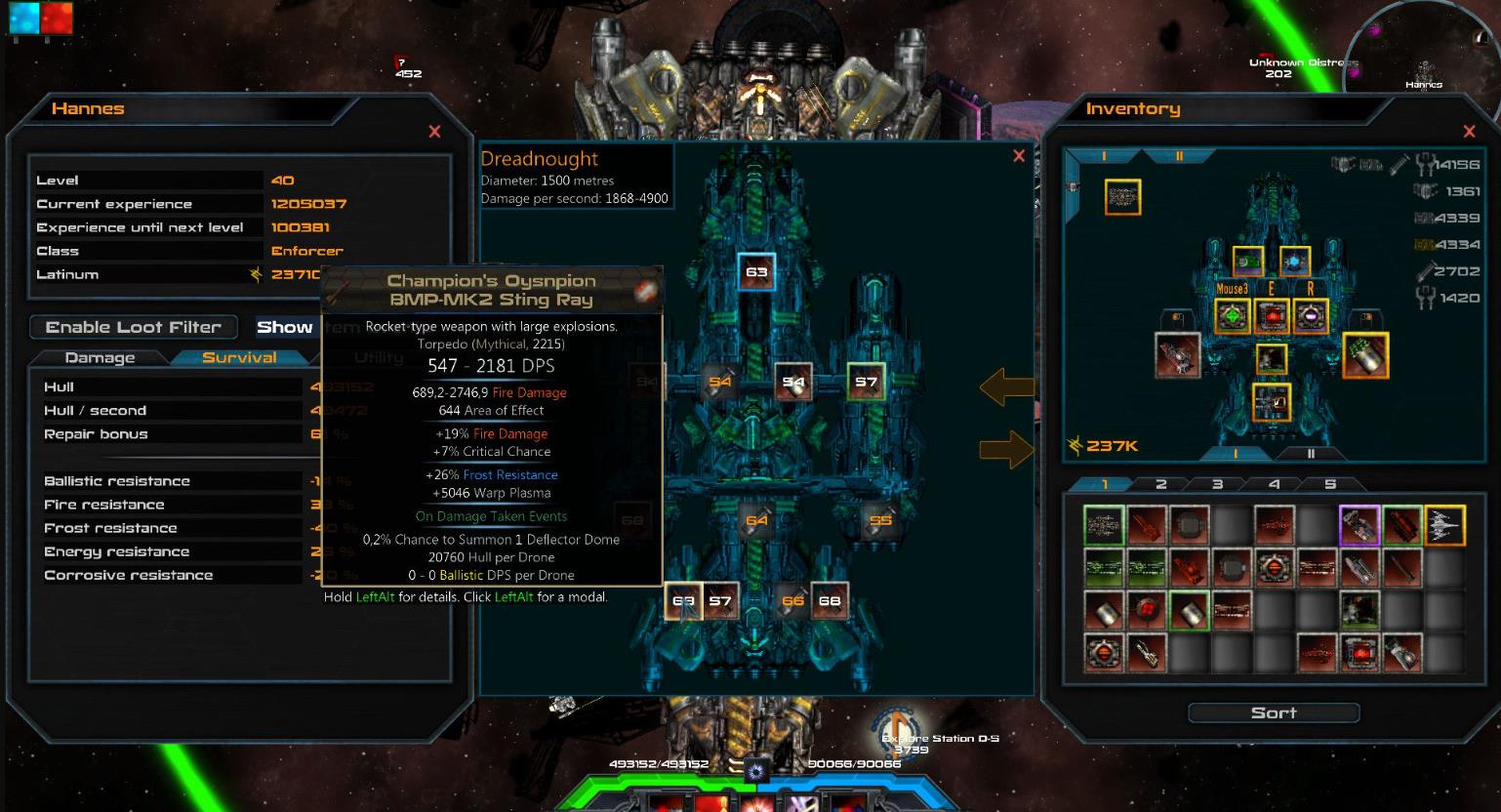Click the golden warp plasma canister item

coord(1365,356)
